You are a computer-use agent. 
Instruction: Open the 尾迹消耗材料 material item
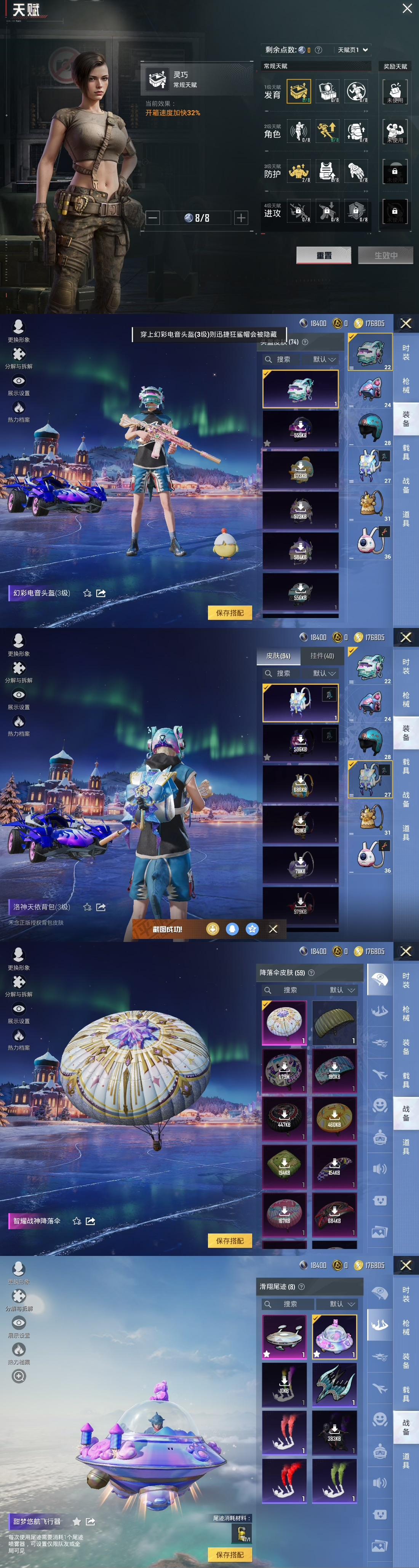pos(241,1533)
